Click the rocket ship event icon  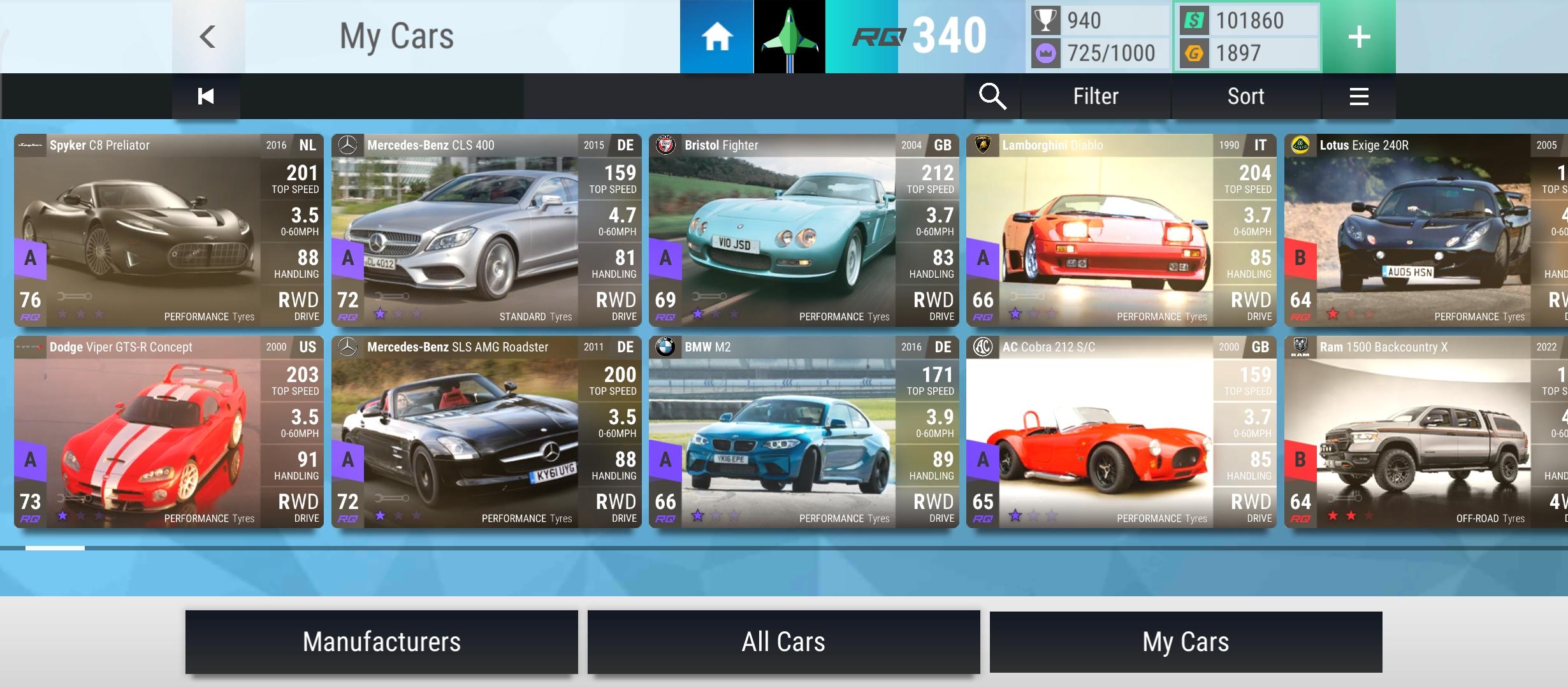point(788,37)
